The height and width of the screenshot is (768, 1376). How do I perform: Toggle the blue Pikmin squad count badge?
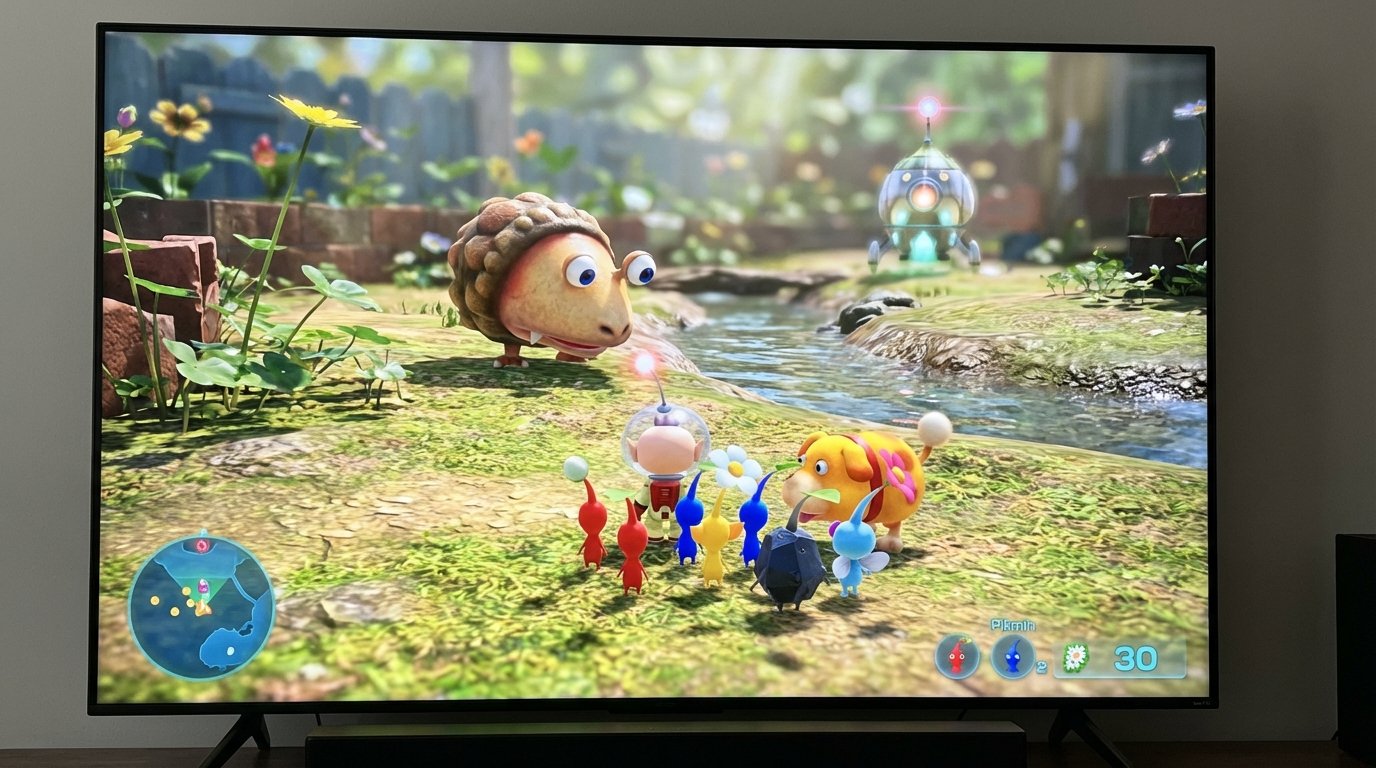pyautogui.click(x=1042, y=666)
